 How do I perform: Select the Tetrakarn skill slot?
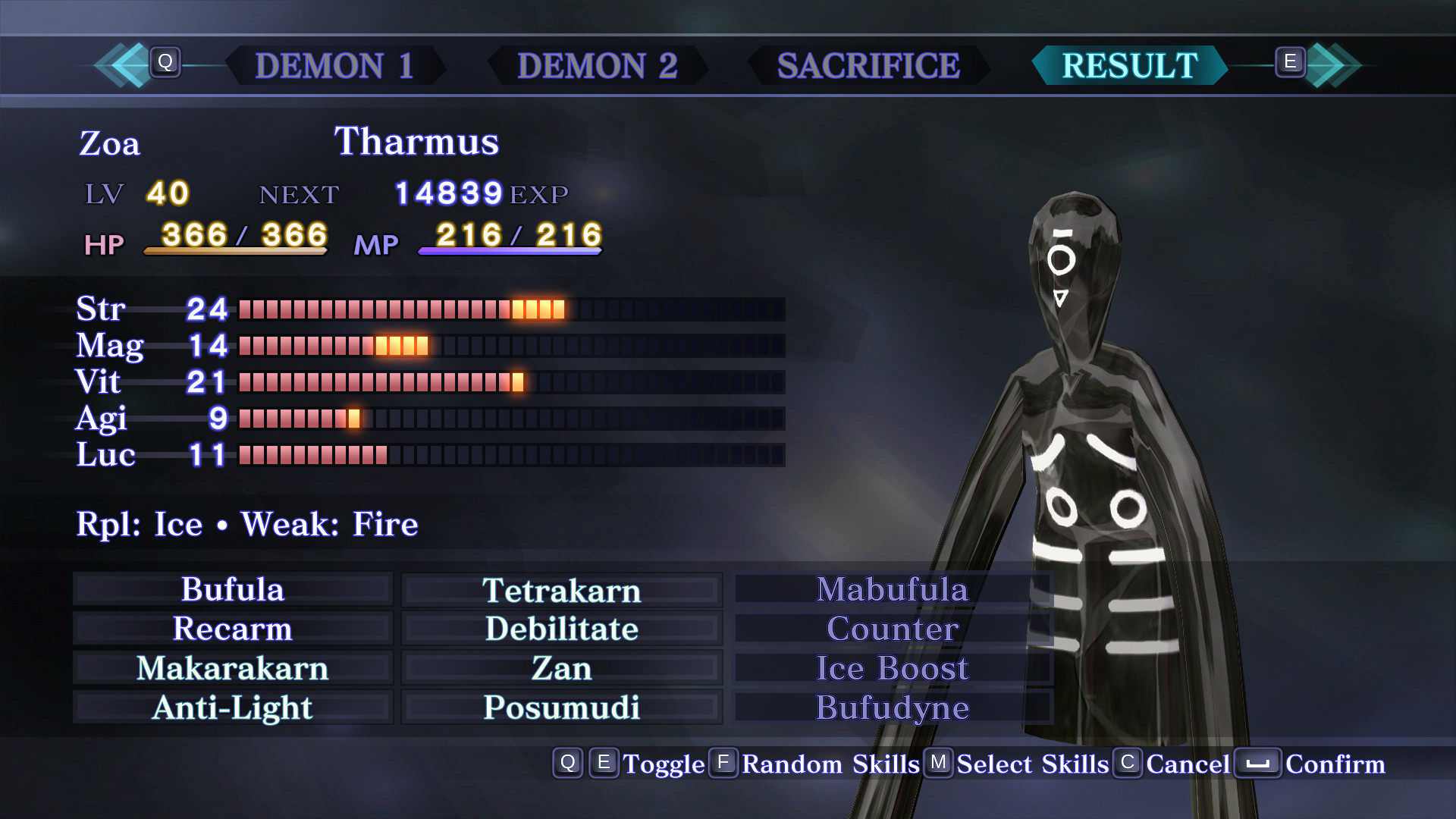click(561, 590)
